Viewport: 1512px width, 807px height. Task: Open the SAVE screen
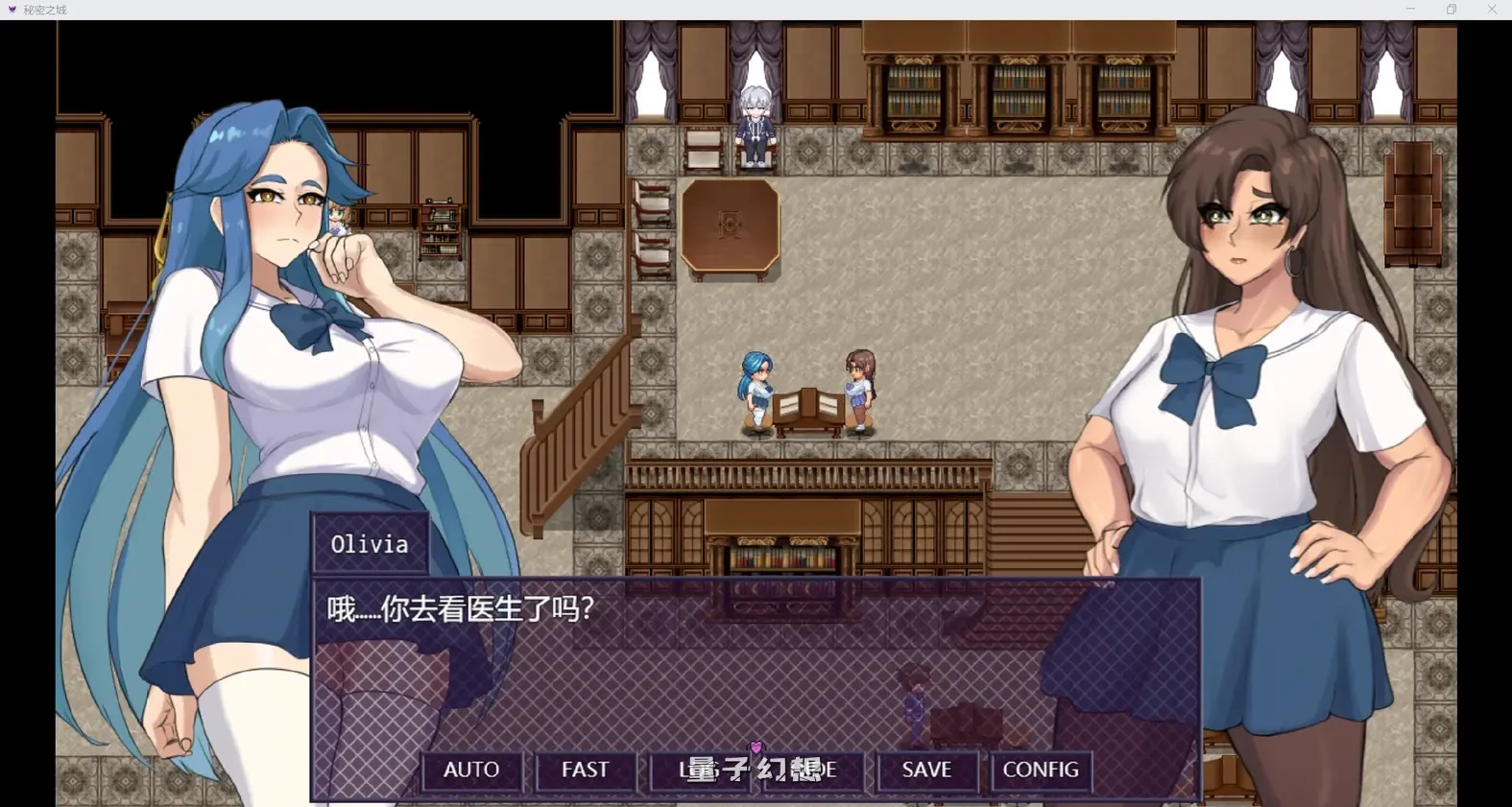tap(925, 770)
